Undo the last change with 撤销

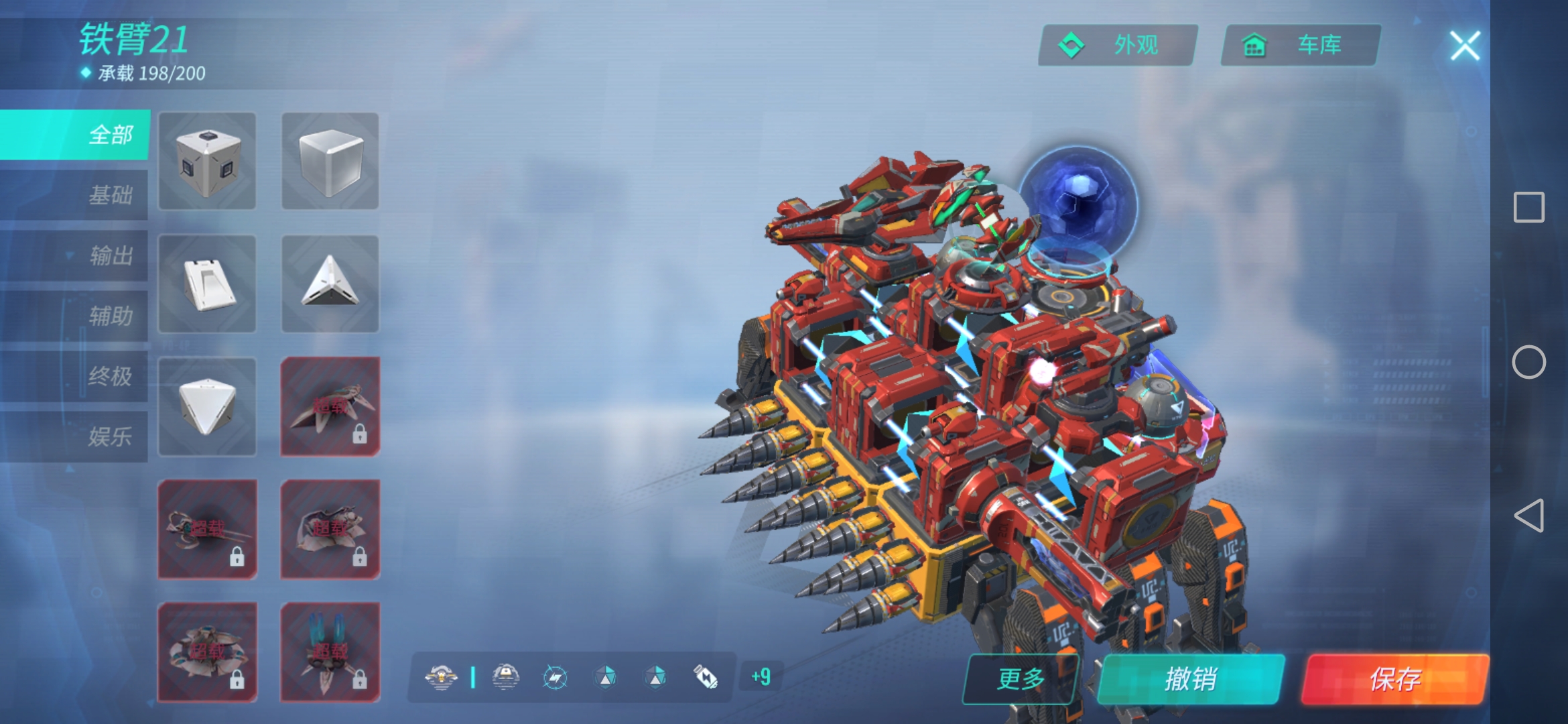click(x=1191, y=679)
